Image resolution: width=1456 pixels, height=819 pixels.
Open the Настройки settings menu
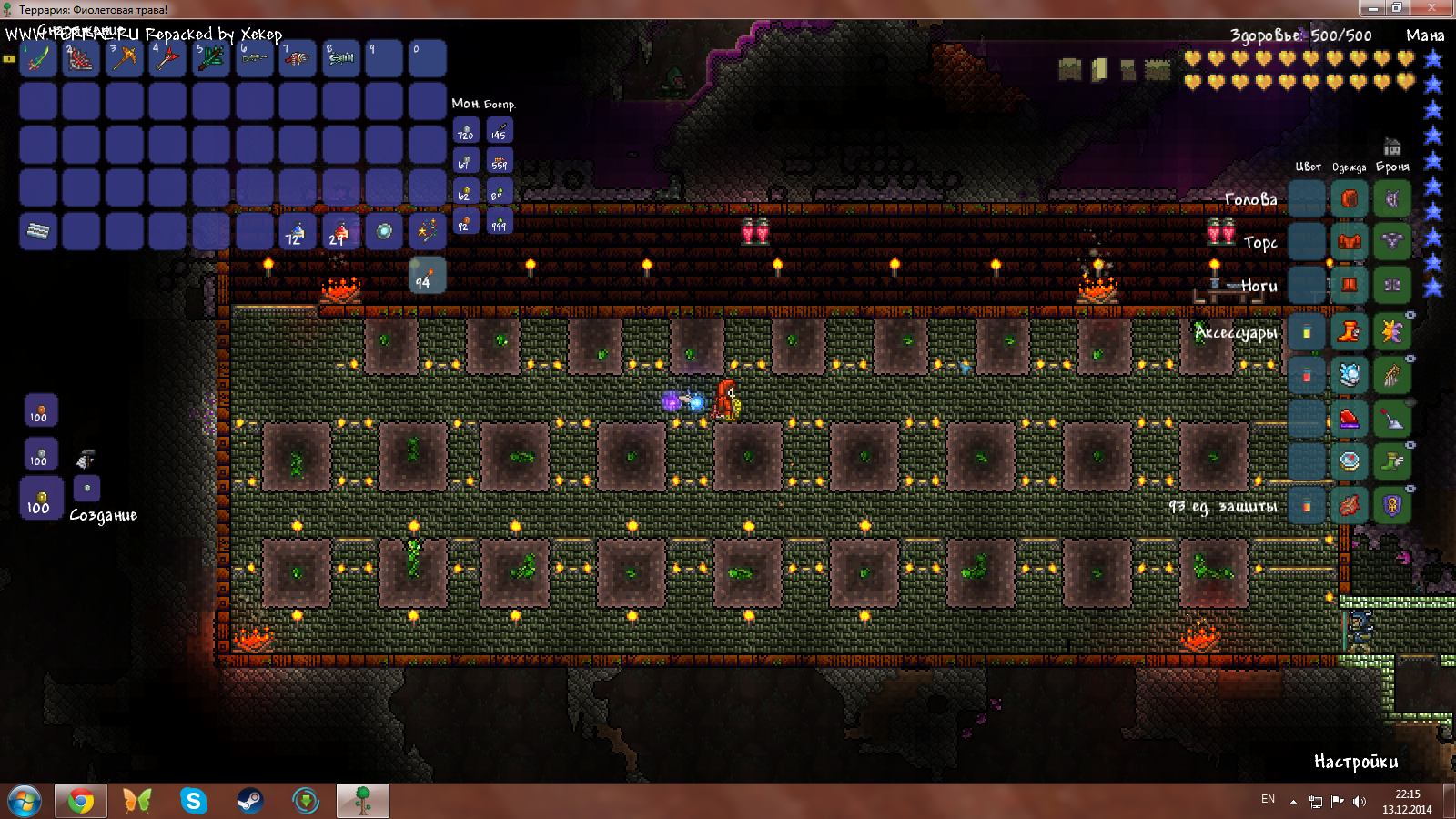[x=1355, y=762]
